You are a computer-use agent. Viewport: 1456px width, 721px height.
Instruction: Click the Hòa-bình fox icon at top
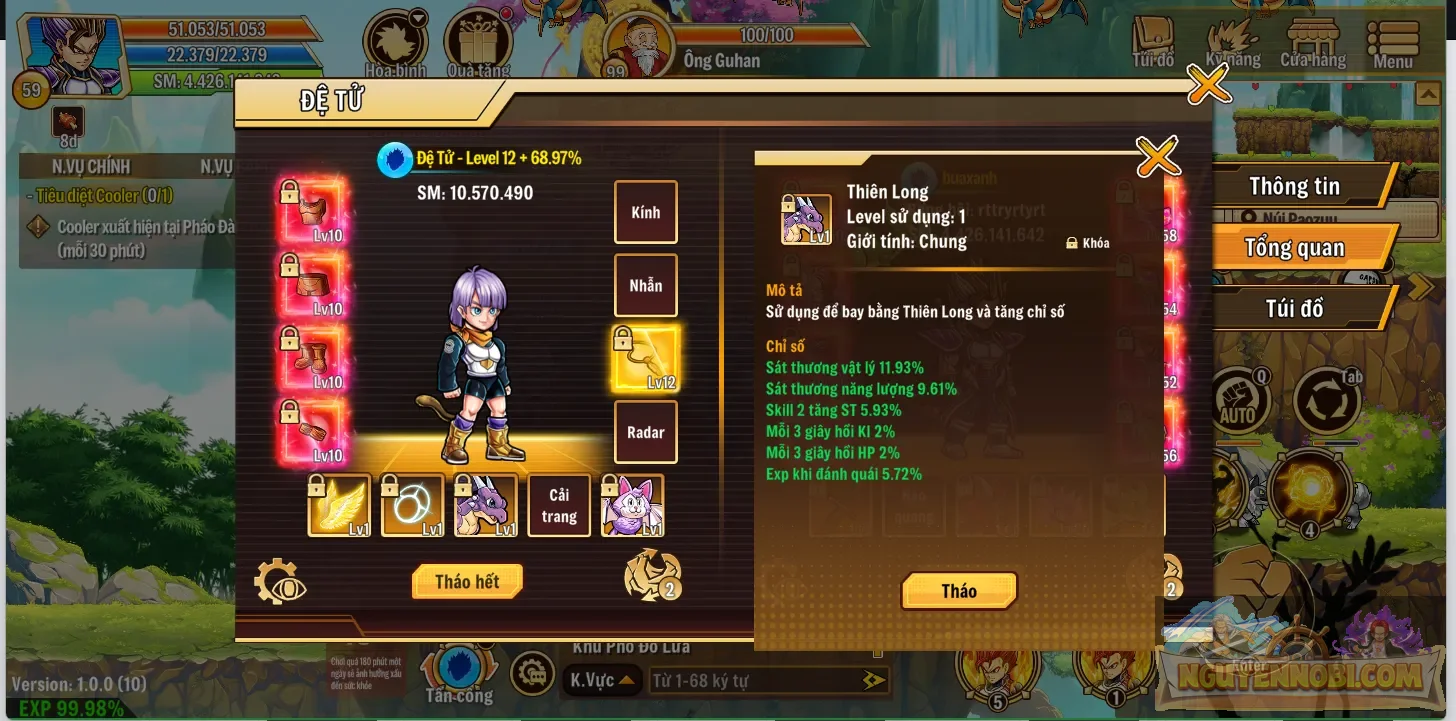coord(396,40)
